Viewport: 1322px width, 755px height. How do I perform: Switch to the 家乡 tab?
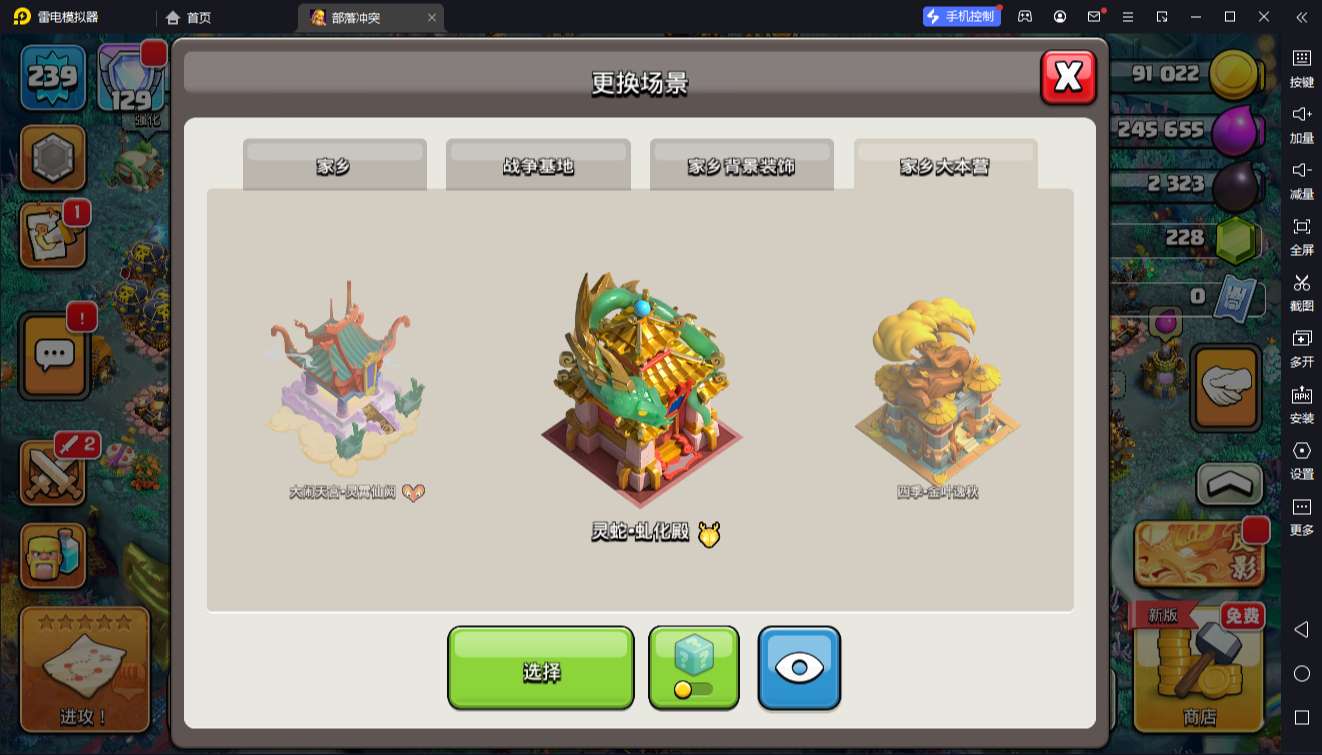334,165
